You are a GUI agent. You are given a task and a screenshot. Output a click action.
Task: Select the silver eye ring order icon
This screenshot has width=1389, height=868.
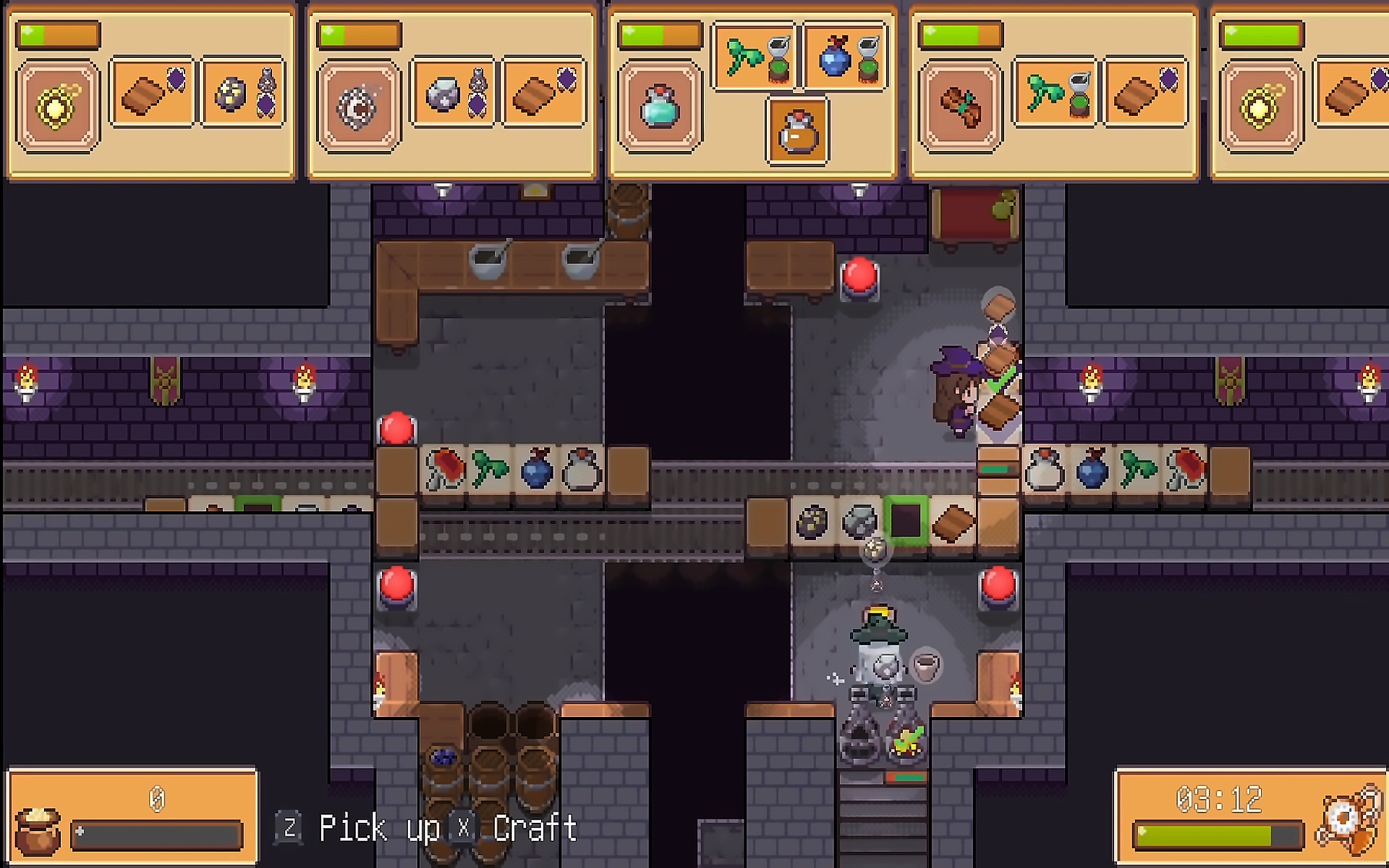[359, 106]
